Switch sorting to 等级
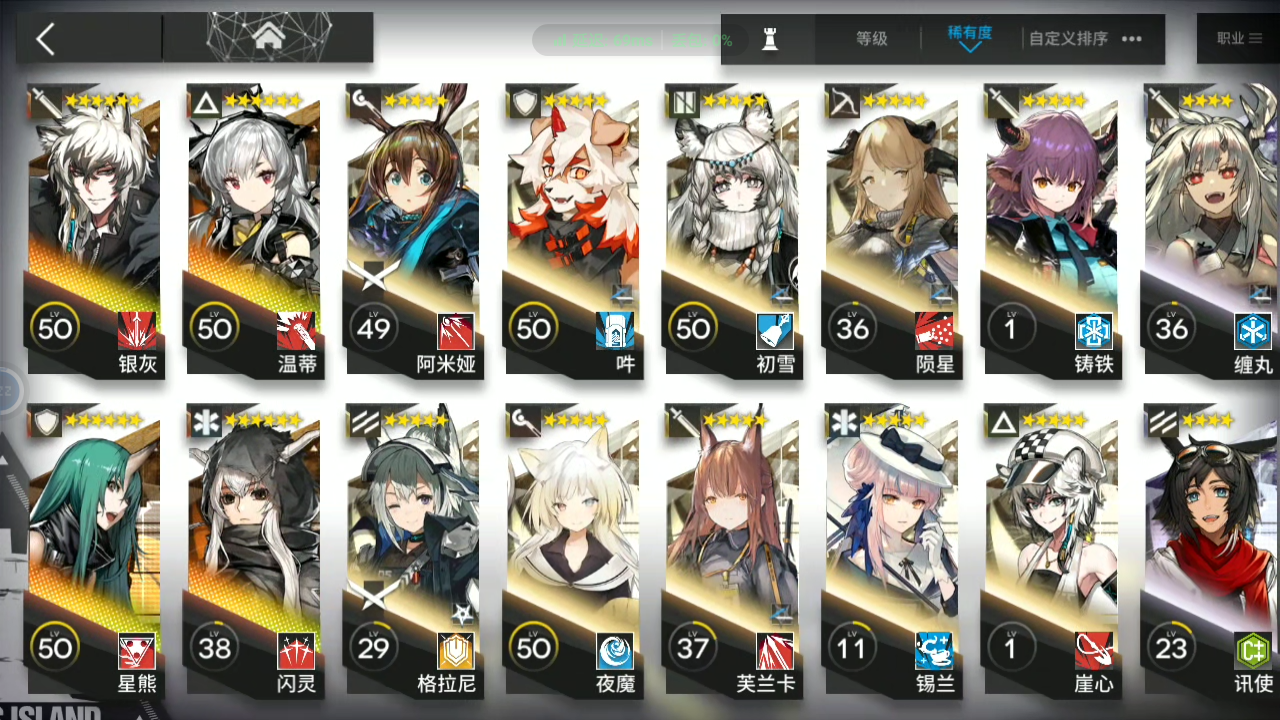1280x720 pixels. click(x=872, y=38)
